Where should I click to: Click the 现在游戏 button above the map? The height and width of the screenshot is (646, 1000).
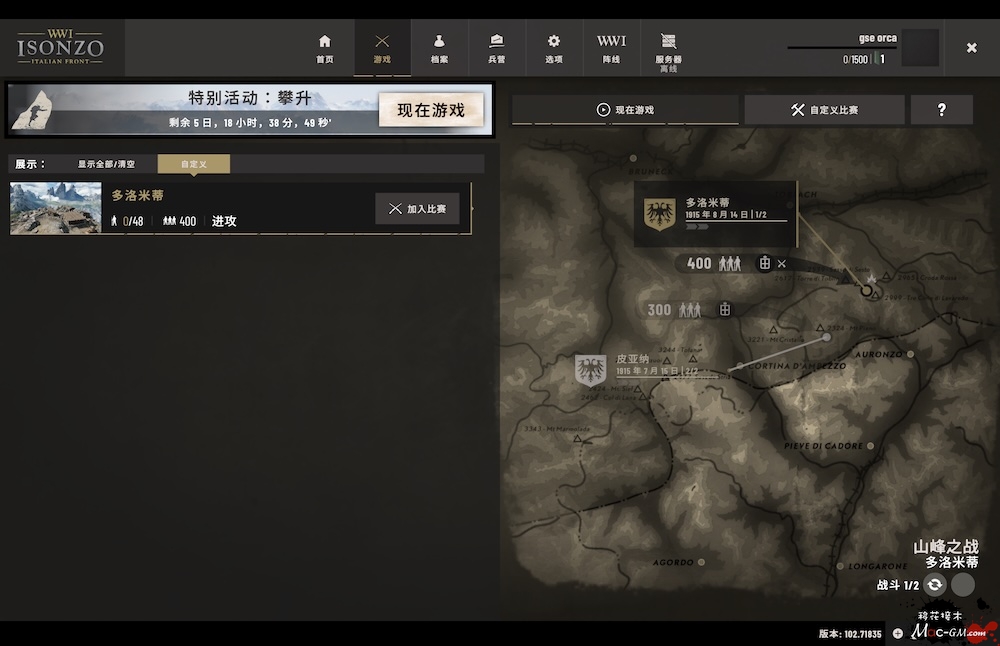(625, 110)
